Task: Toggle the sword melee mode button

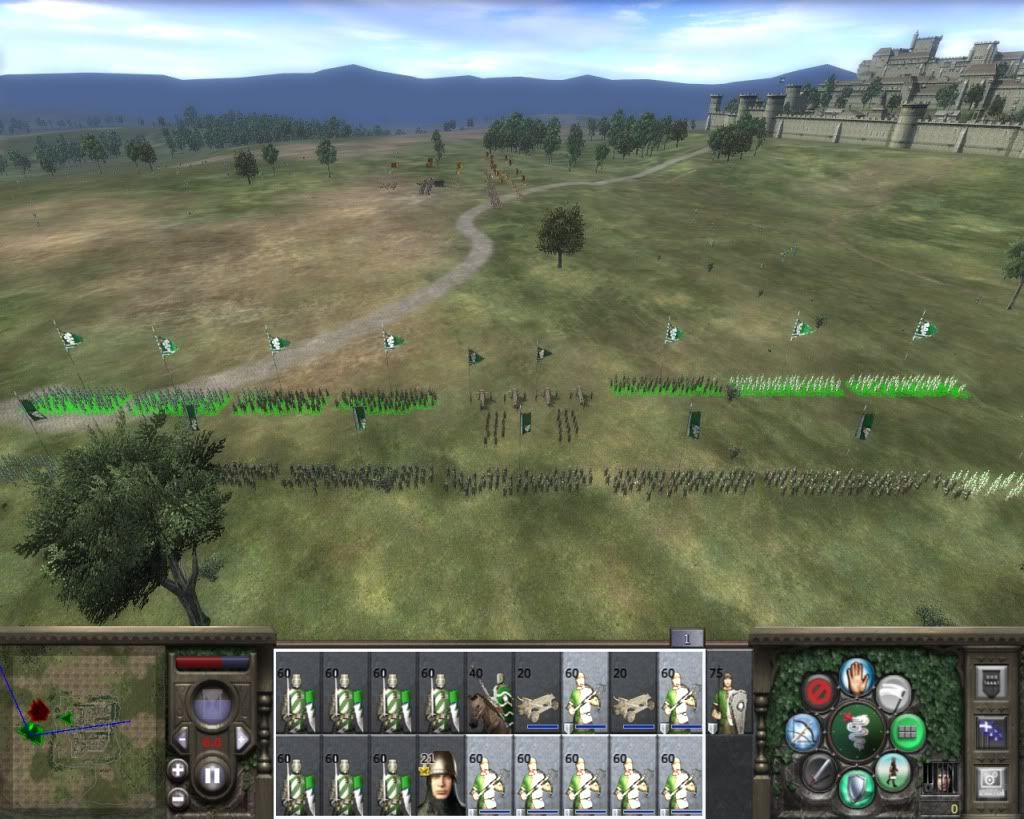Action: 819,772
